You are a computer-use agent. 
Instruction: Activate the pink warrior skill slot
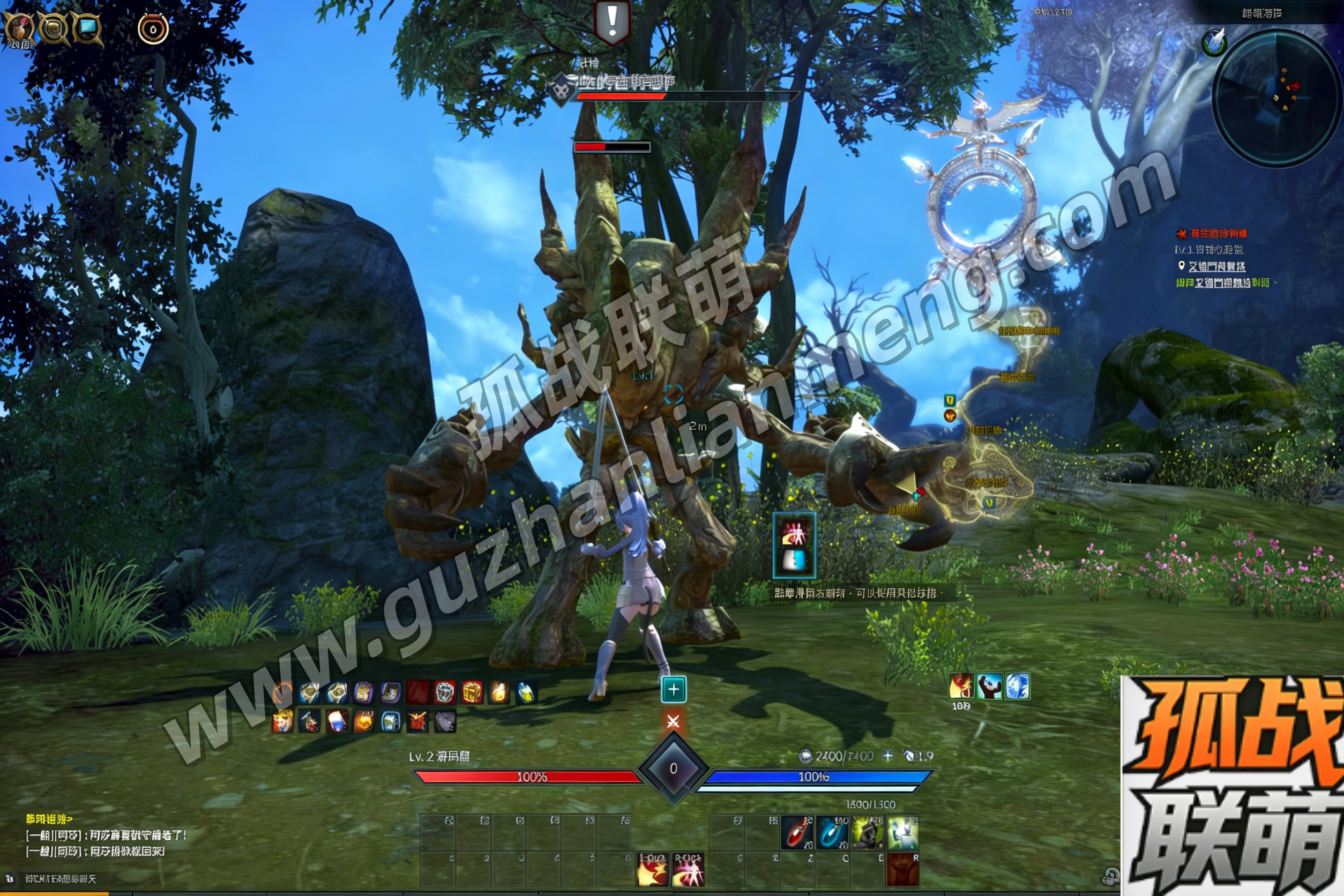tap(688, 869)
